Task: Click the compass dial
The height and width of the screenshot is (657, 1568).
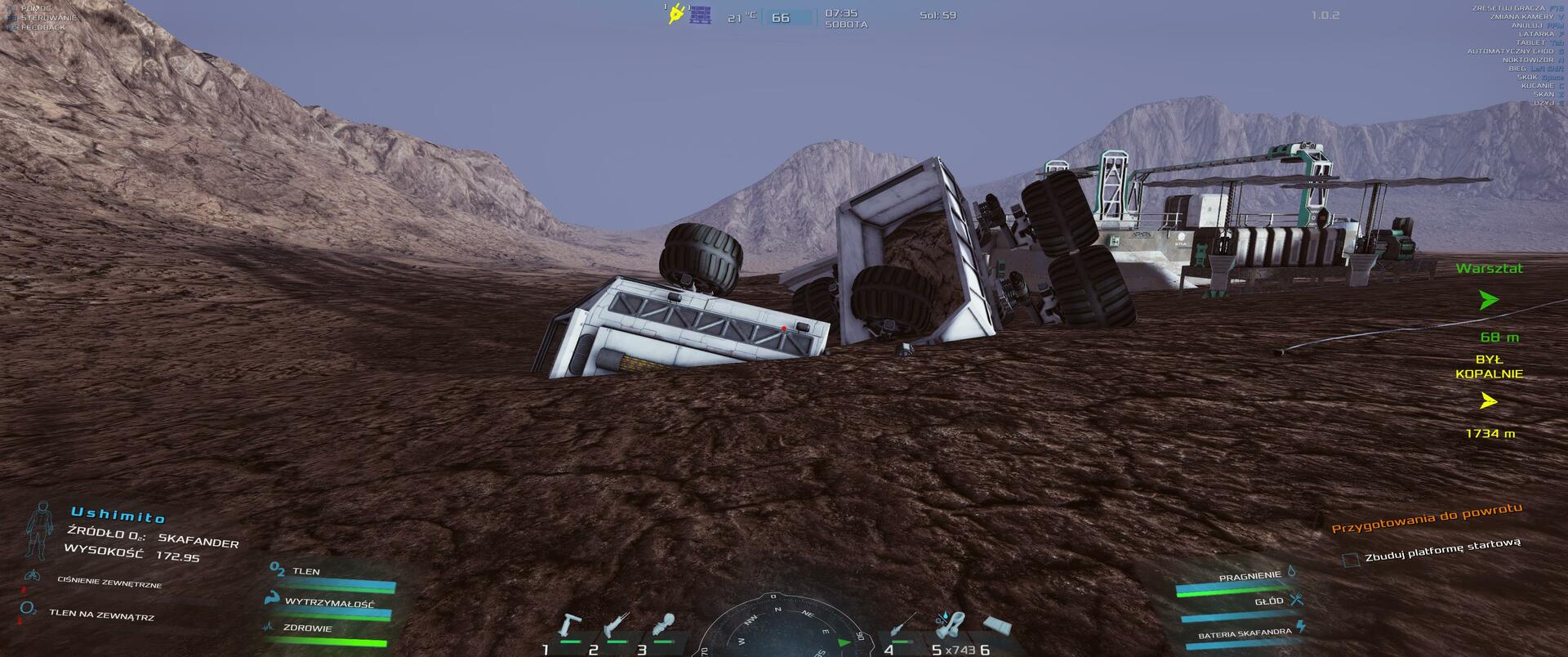Action: click(x=779, y=633)
